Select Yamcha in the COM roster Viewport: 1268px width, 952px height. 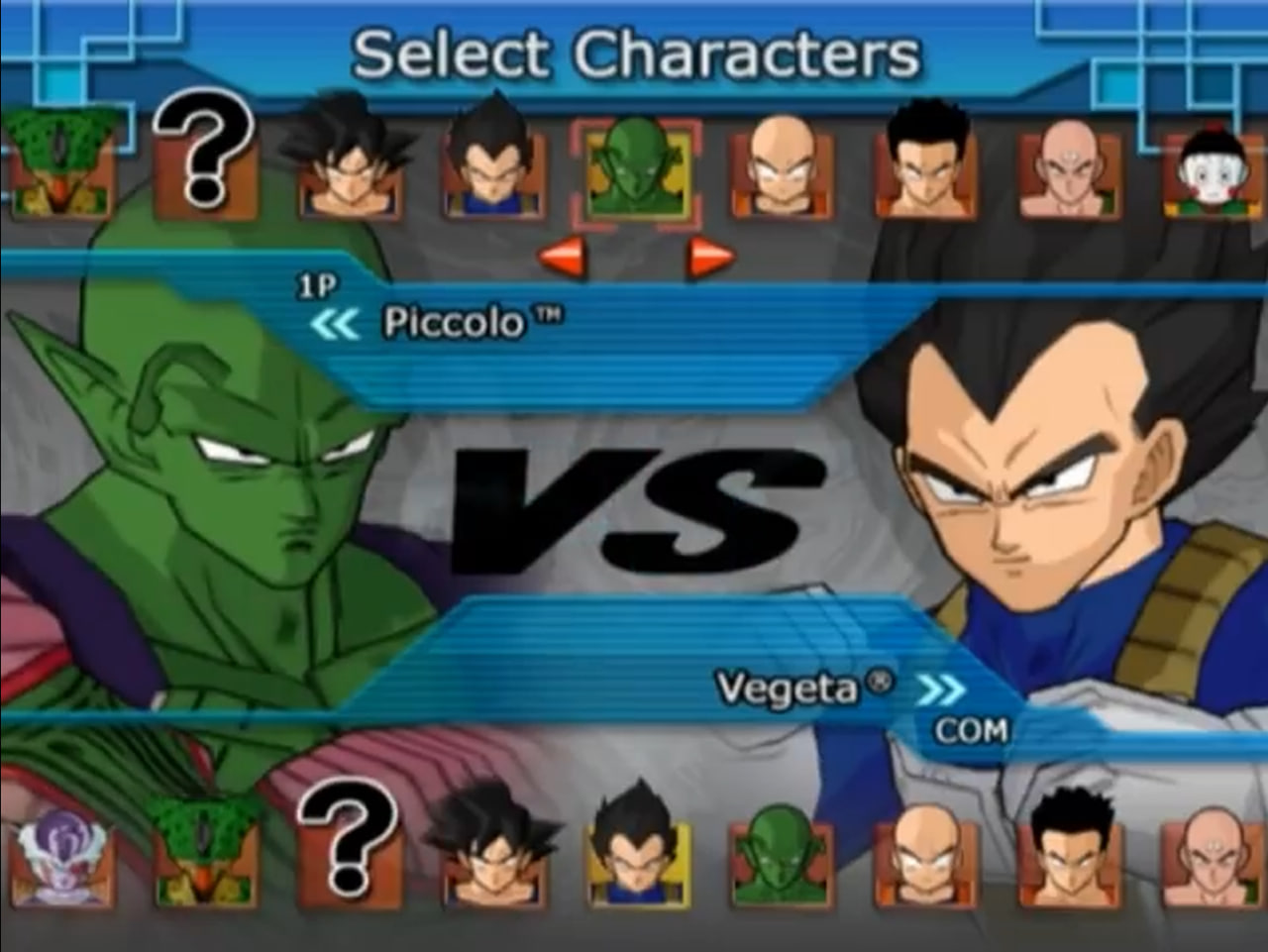point(1070,852)
